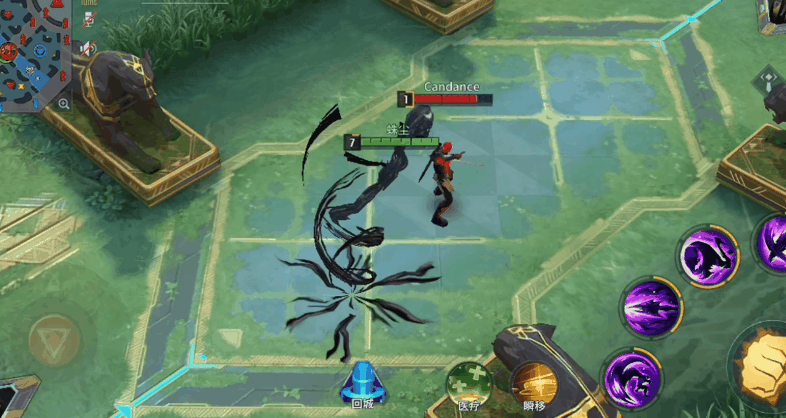This screenshot has height=418, width=786.
Task: Tap the golden fist basic attack button
Action: point(768,366)
